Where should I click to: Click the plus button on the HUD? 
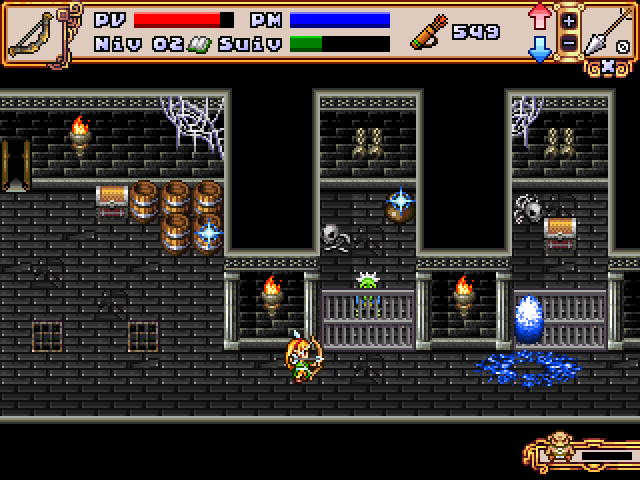(x=569, y=20)
